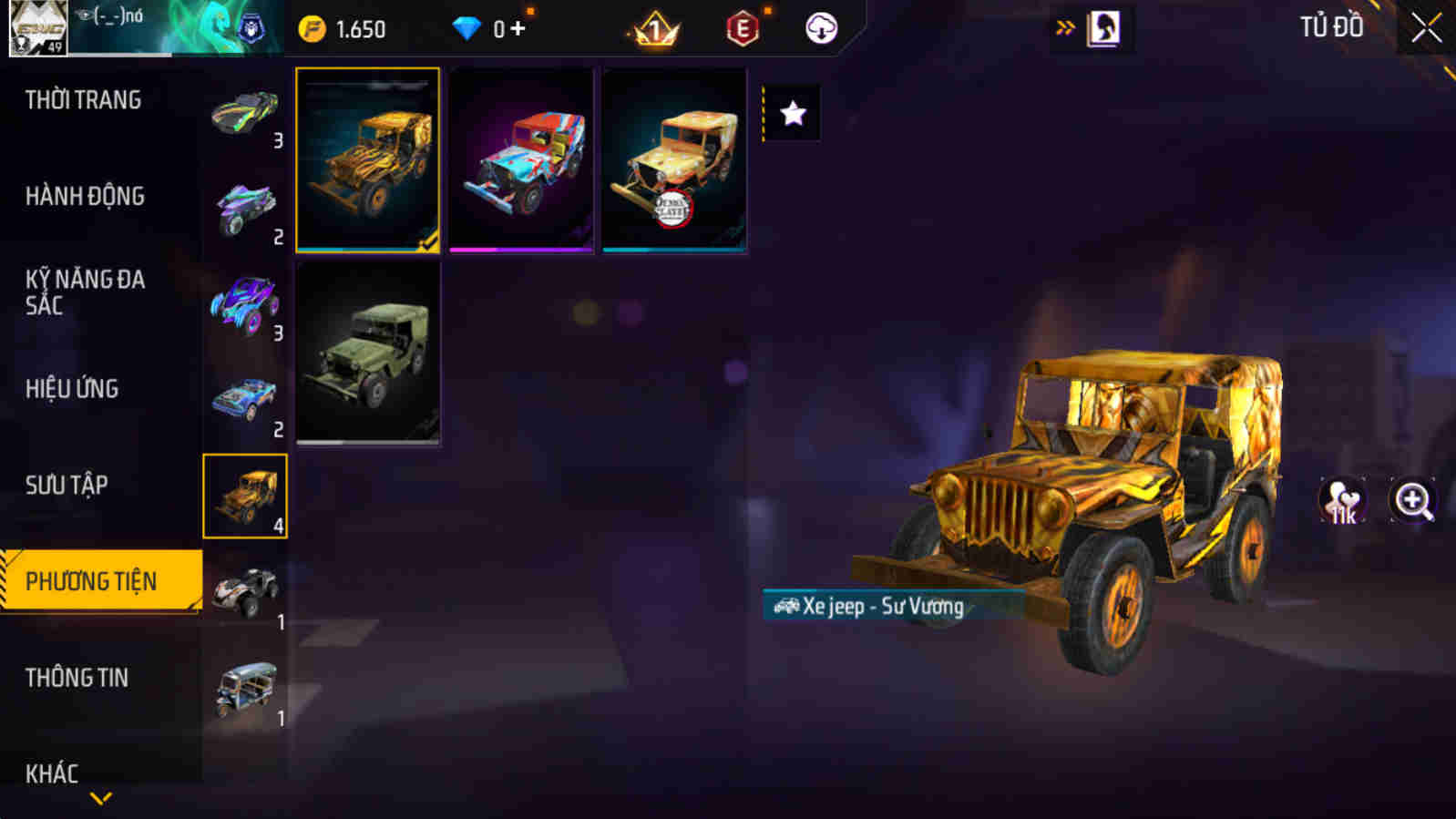Image resolution: width=1456 pixels, height=819 pixels.
Task: Select the Demon Slayer jeep skin thumbnail
Action: 673,162
